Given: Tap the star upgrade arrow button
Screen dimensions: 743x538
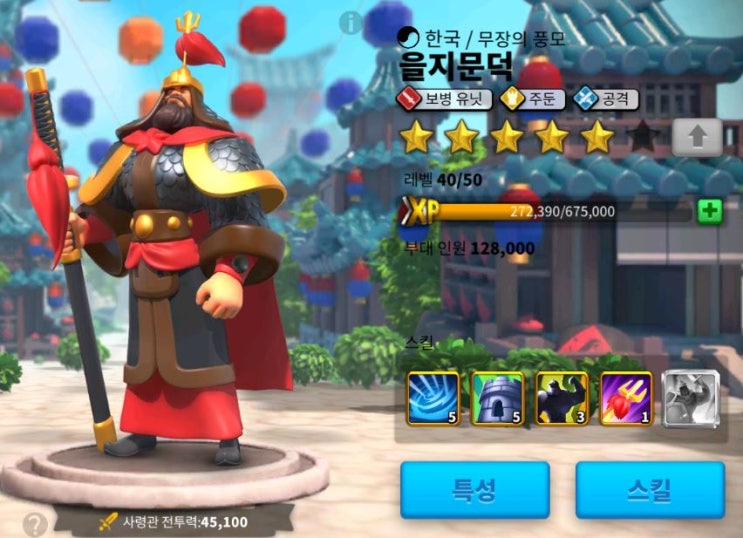Looking at the screenshot, I should click(x=696, y=138).
